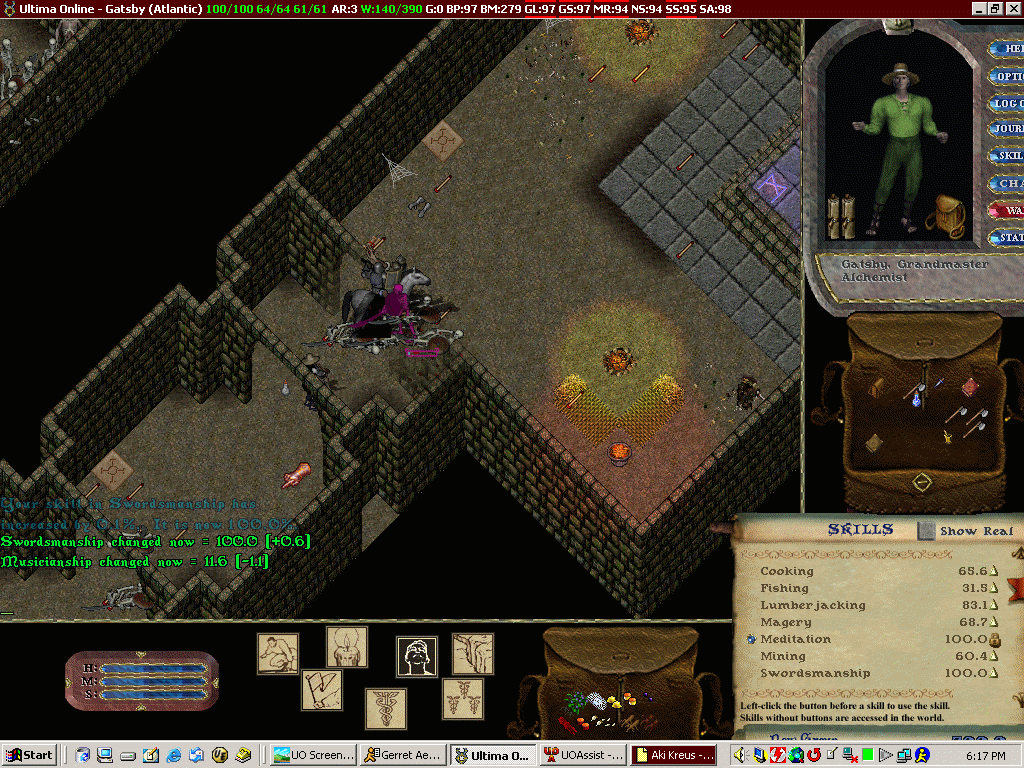Toggle the Swordsmanship skill arrow
Viewport: 1024px width, 768px height.
[x=994, y=674]
